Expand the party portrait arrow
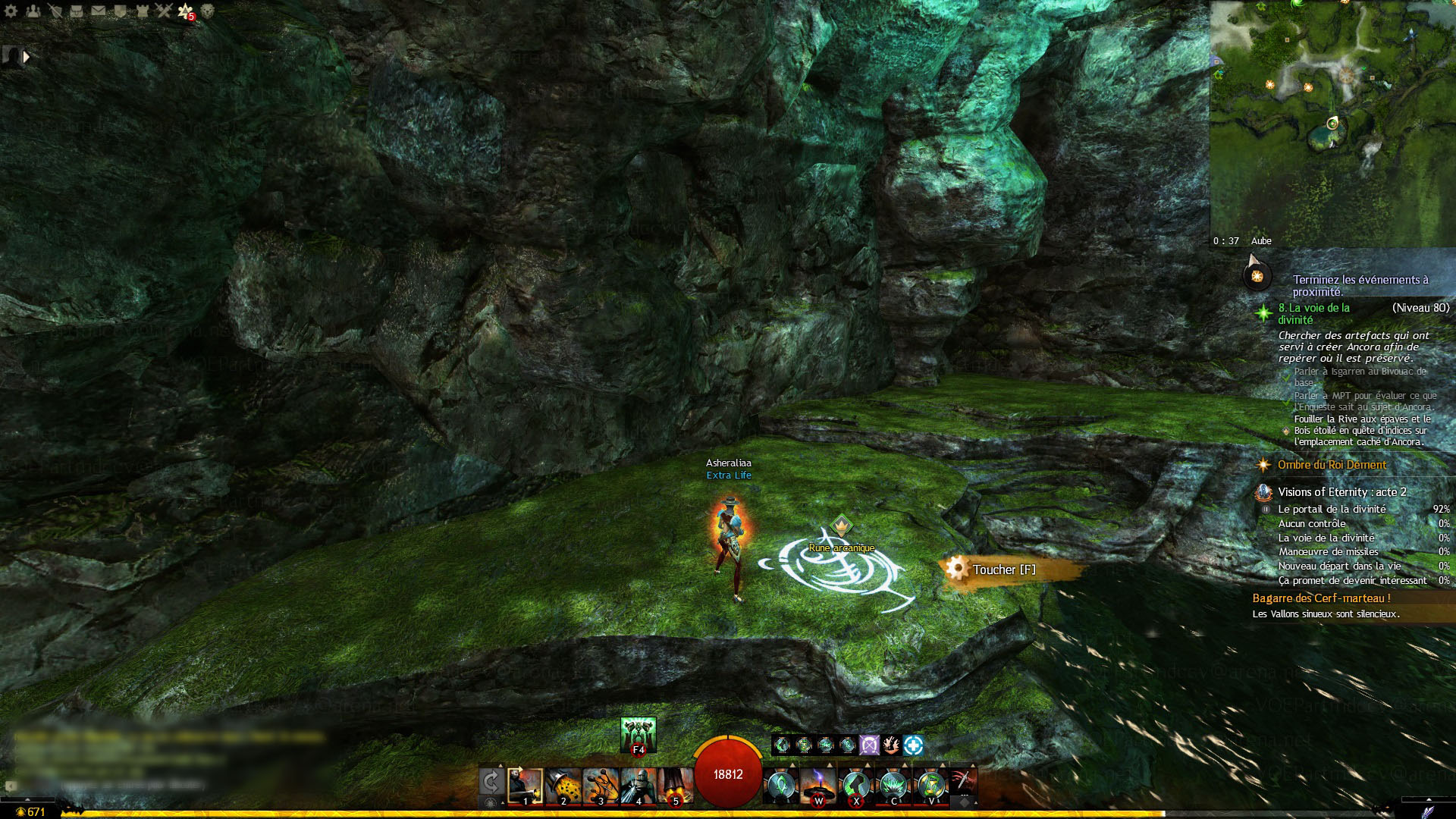 [x=27, y=56]
